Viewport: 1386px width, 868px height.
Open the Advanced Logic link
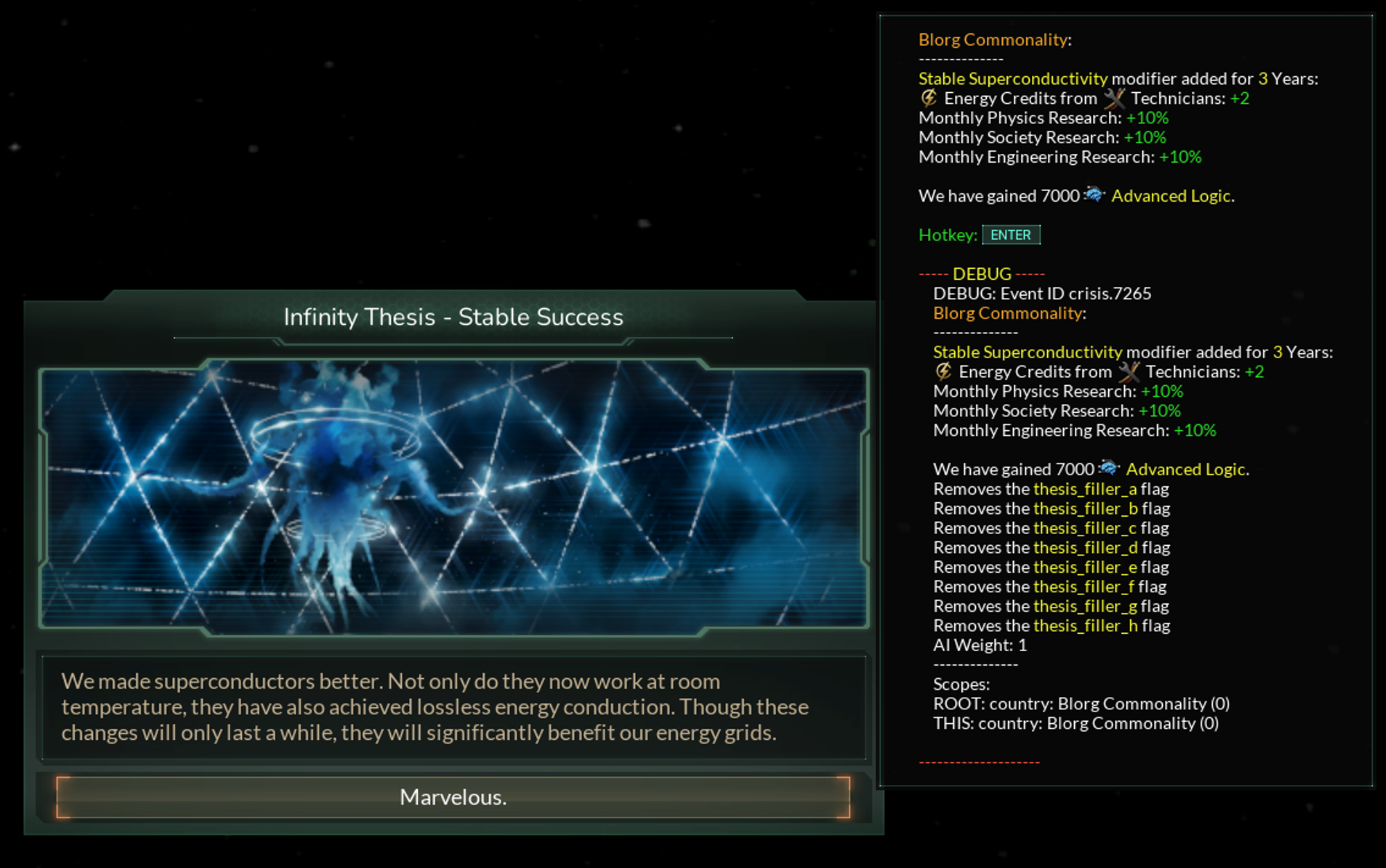[1172, 195]
